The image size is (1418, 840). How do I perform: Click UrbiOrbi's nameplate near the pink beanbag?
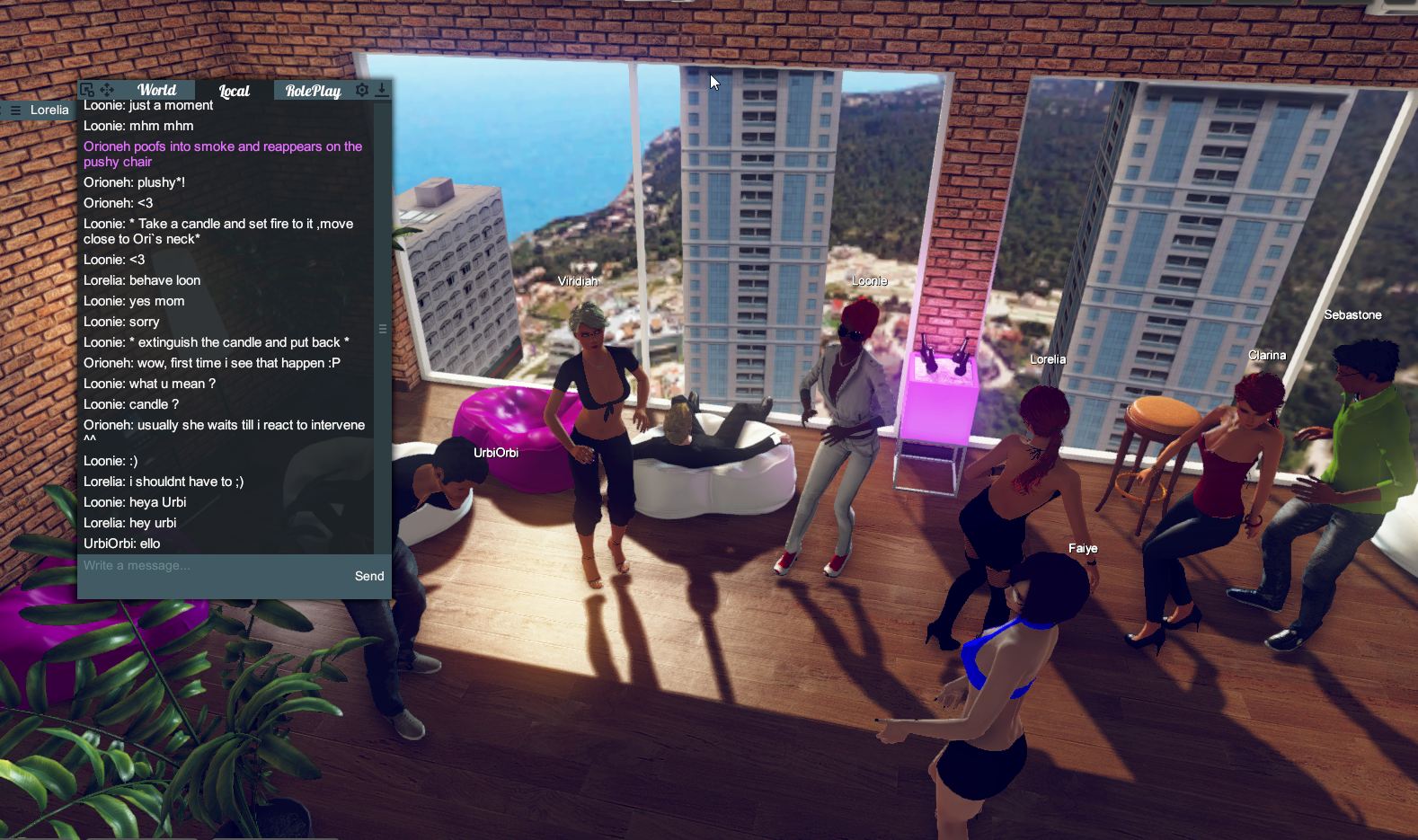coord(496,452)
